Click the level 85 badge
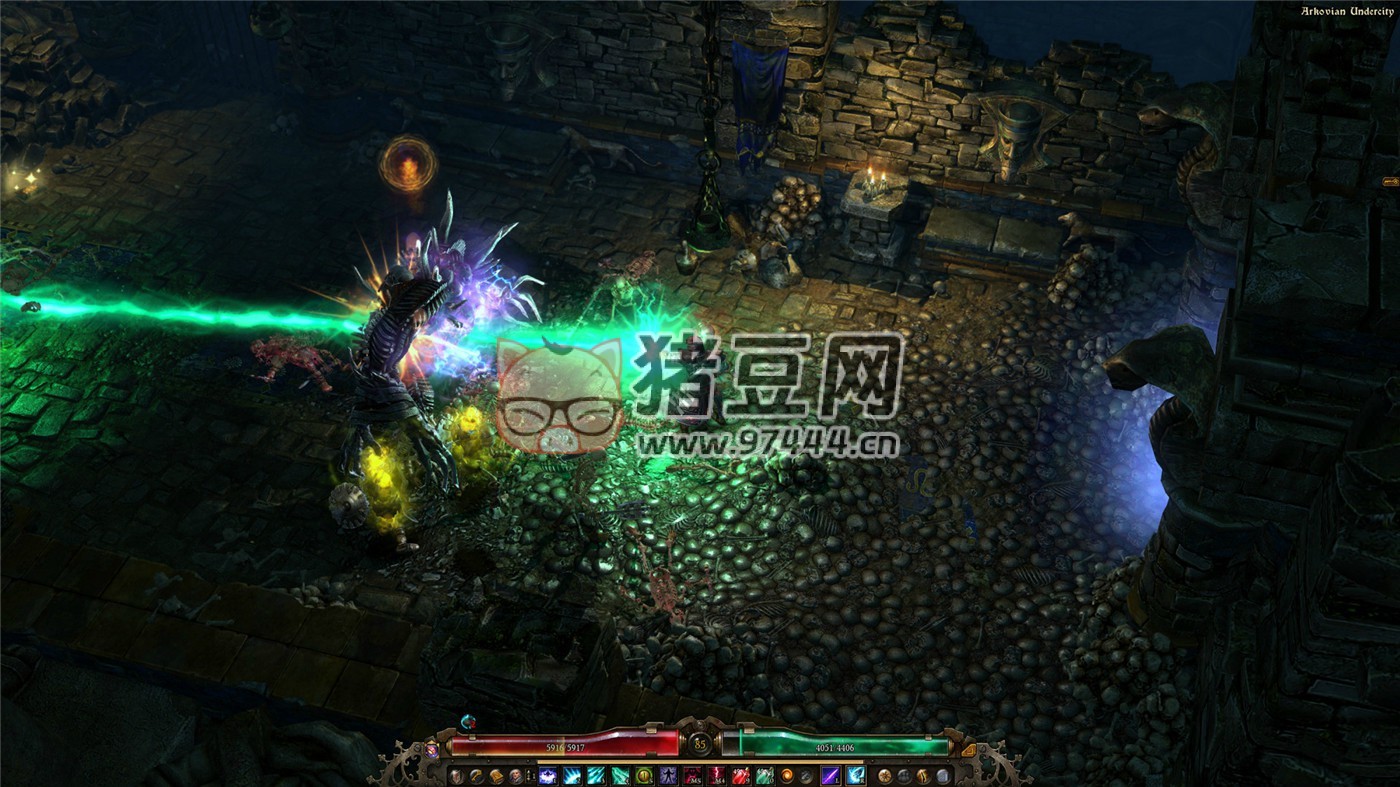Screen dimensions: 1400x787 [x=700, y=743]
